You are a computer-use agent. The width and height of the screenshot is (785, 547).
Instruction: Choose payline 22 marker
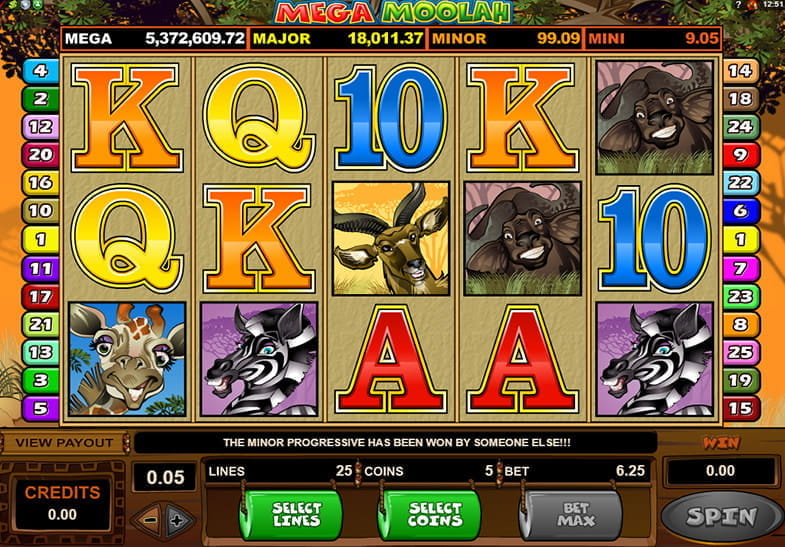[741, 183]
